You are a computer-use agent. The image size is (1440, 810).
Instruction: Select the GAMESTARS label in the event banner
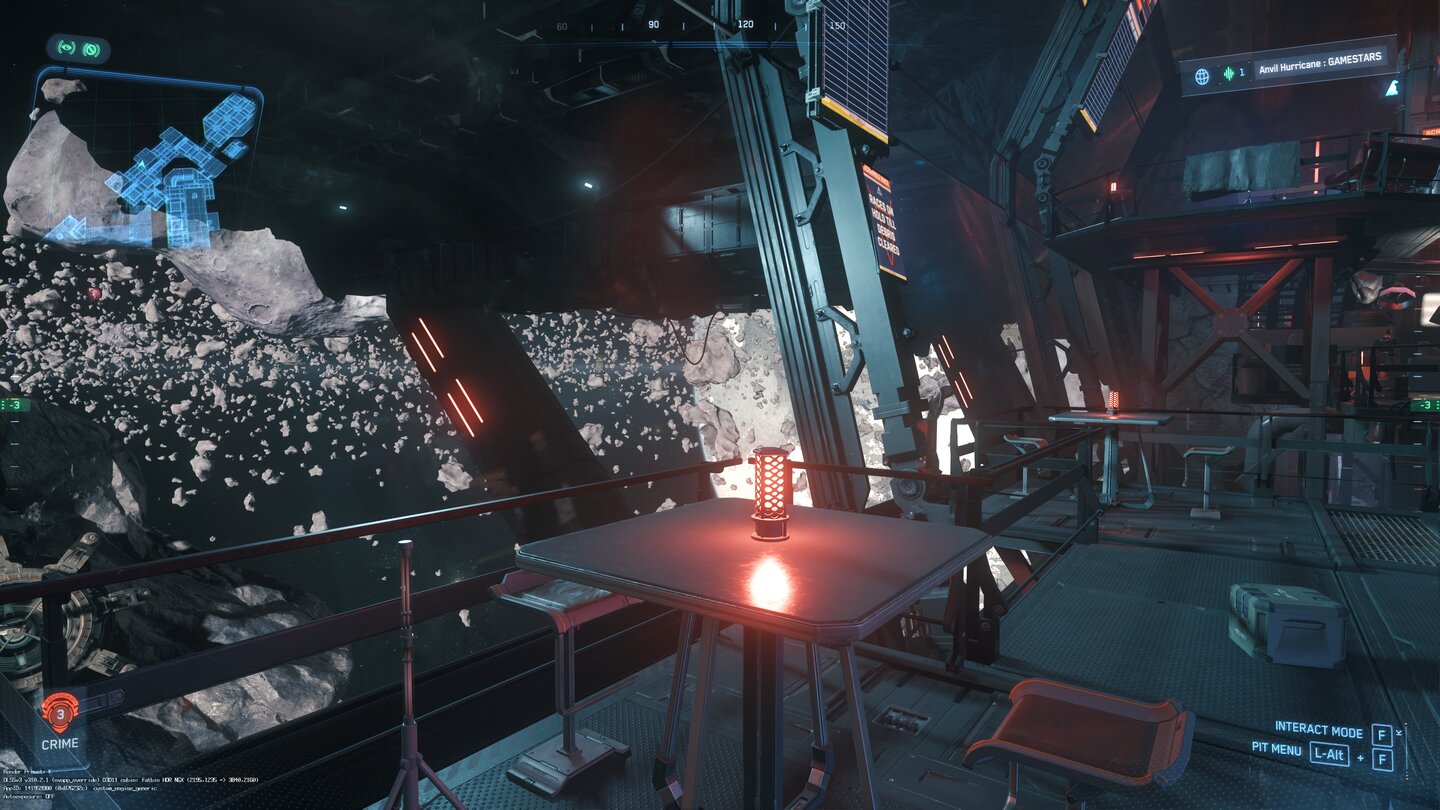1358,57
